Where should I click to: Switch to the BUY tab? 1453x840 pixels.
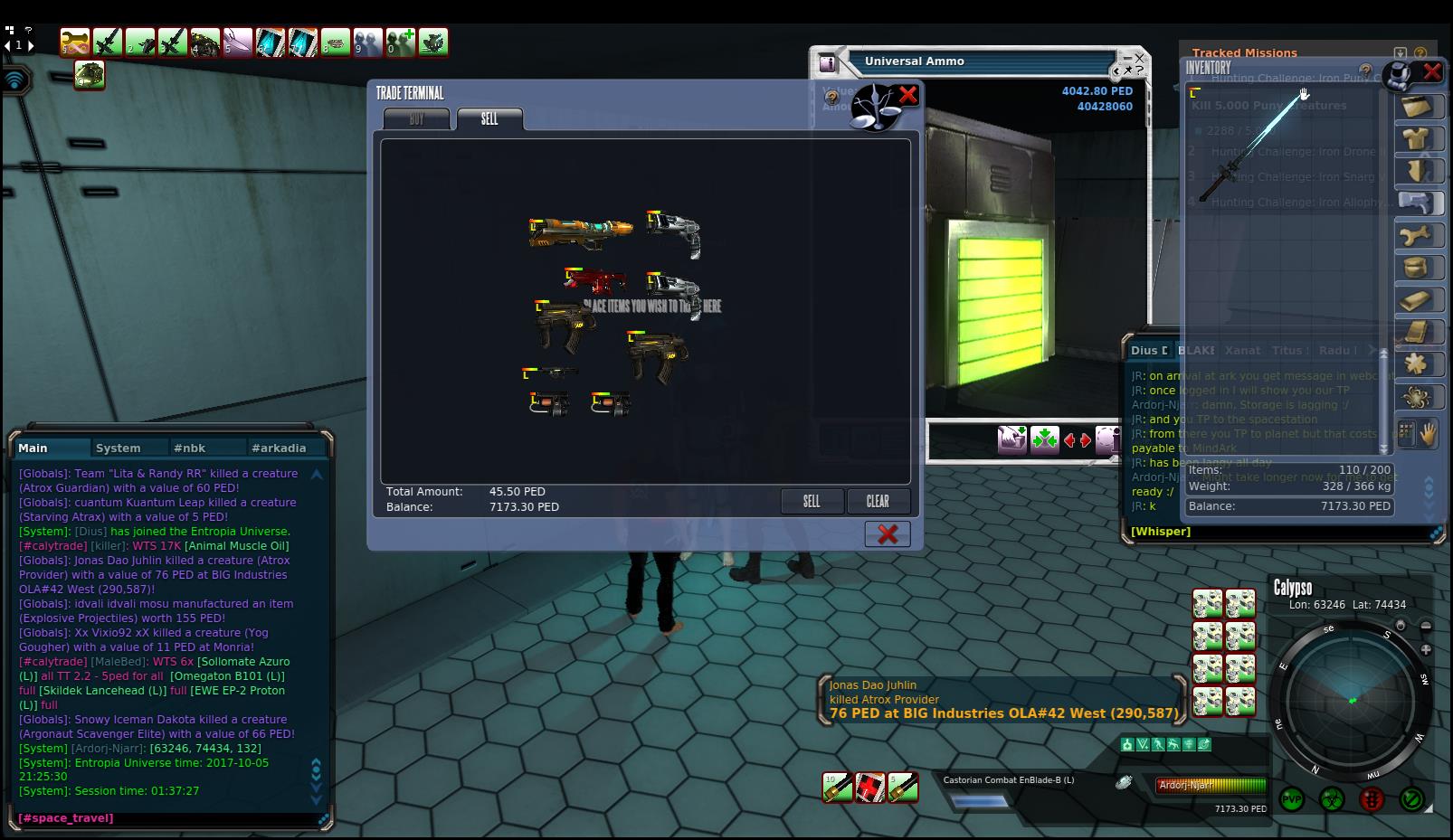416,119
